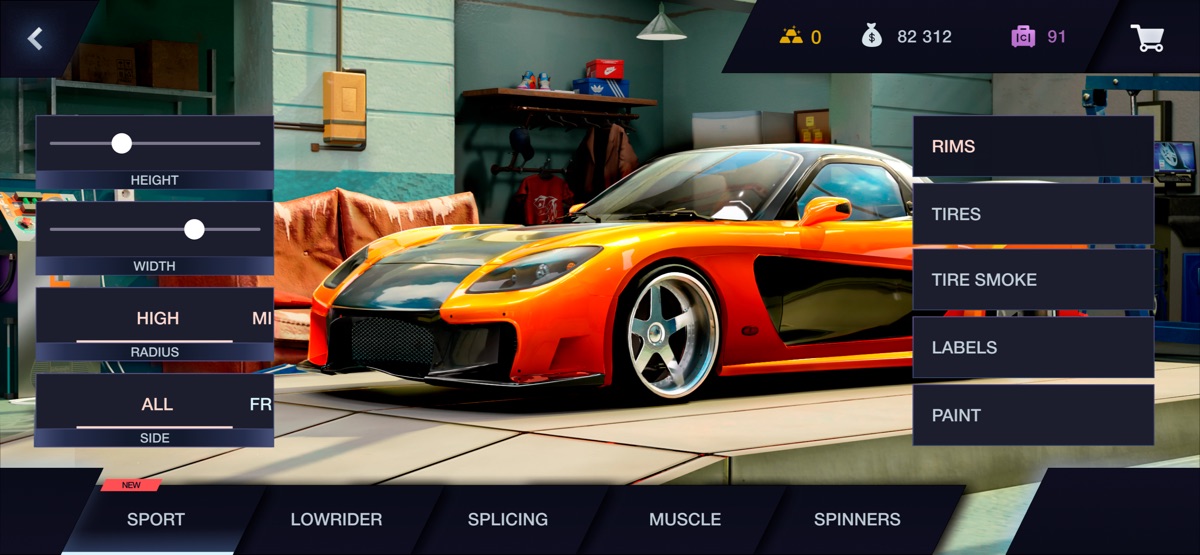Switch to the Sport rims tab
The height and width of the screenshot is (555, 1200).
(x=156, y=519)
